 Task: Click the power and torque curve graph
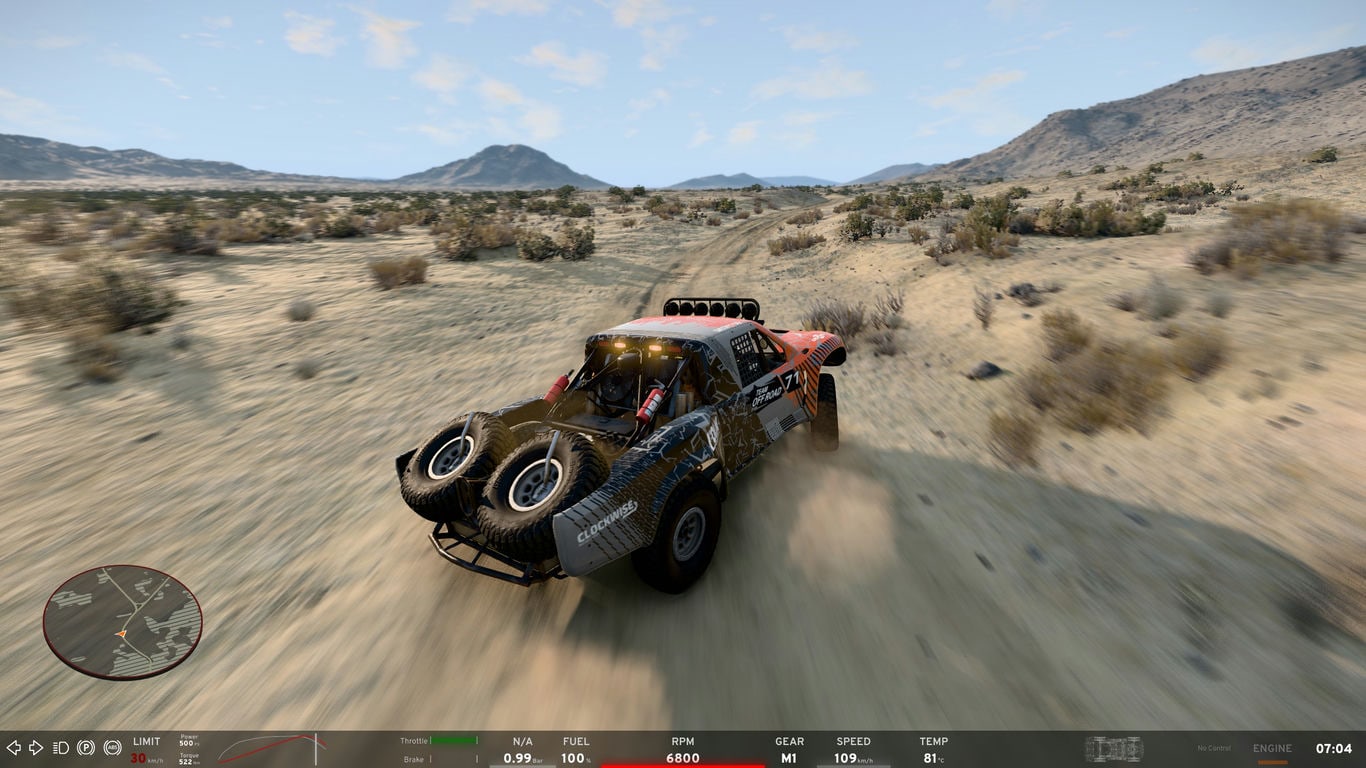(272, 749)
